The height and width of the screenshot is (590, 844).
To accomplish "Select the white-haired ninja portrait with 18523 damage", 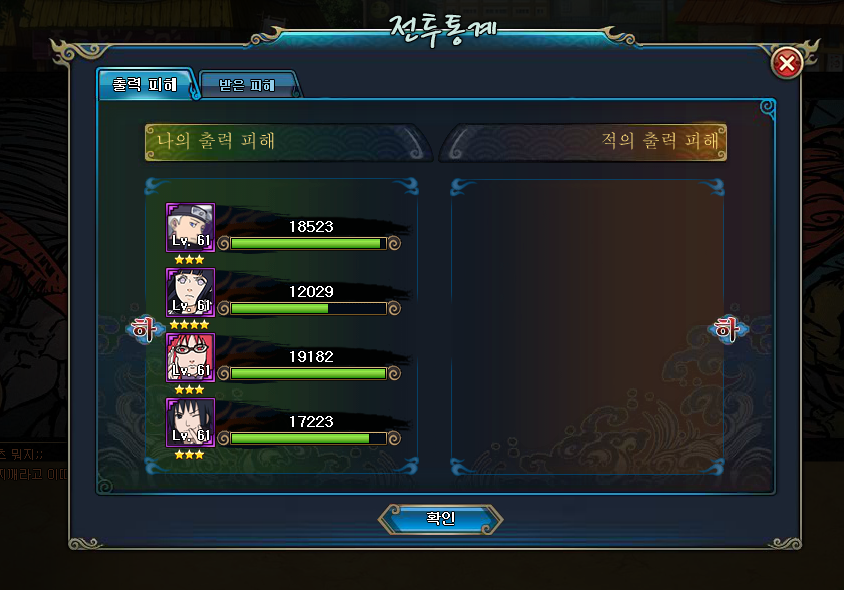I will [x=190, y=228].
